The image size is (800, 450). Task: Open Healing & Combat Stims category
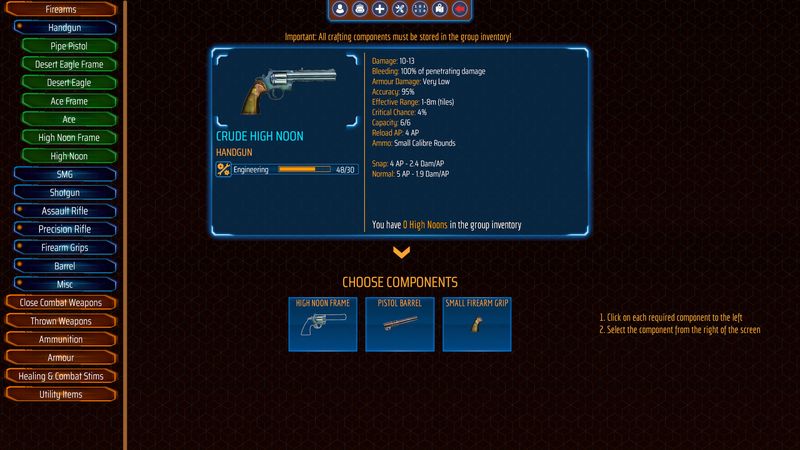coord(61,376)
